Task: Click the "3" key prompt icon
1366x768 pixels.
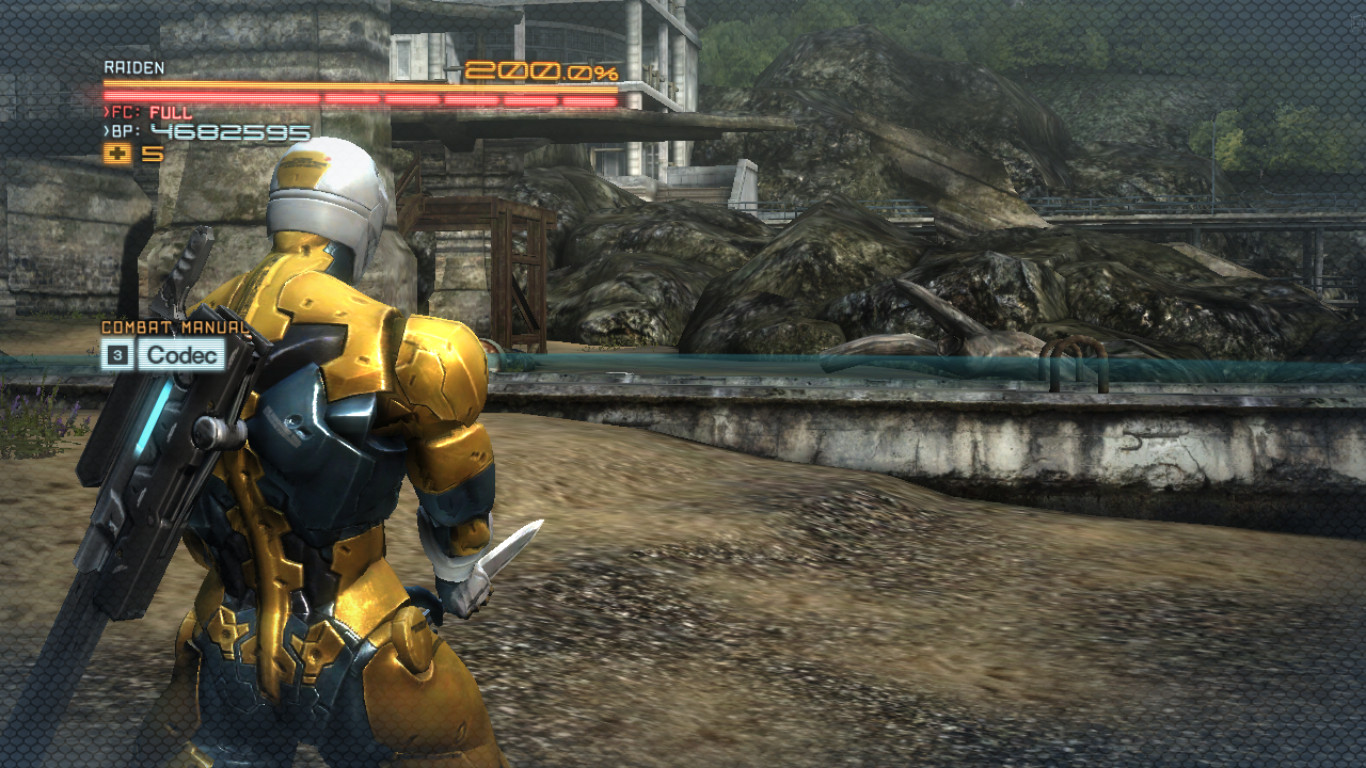Action: point(117,356)
